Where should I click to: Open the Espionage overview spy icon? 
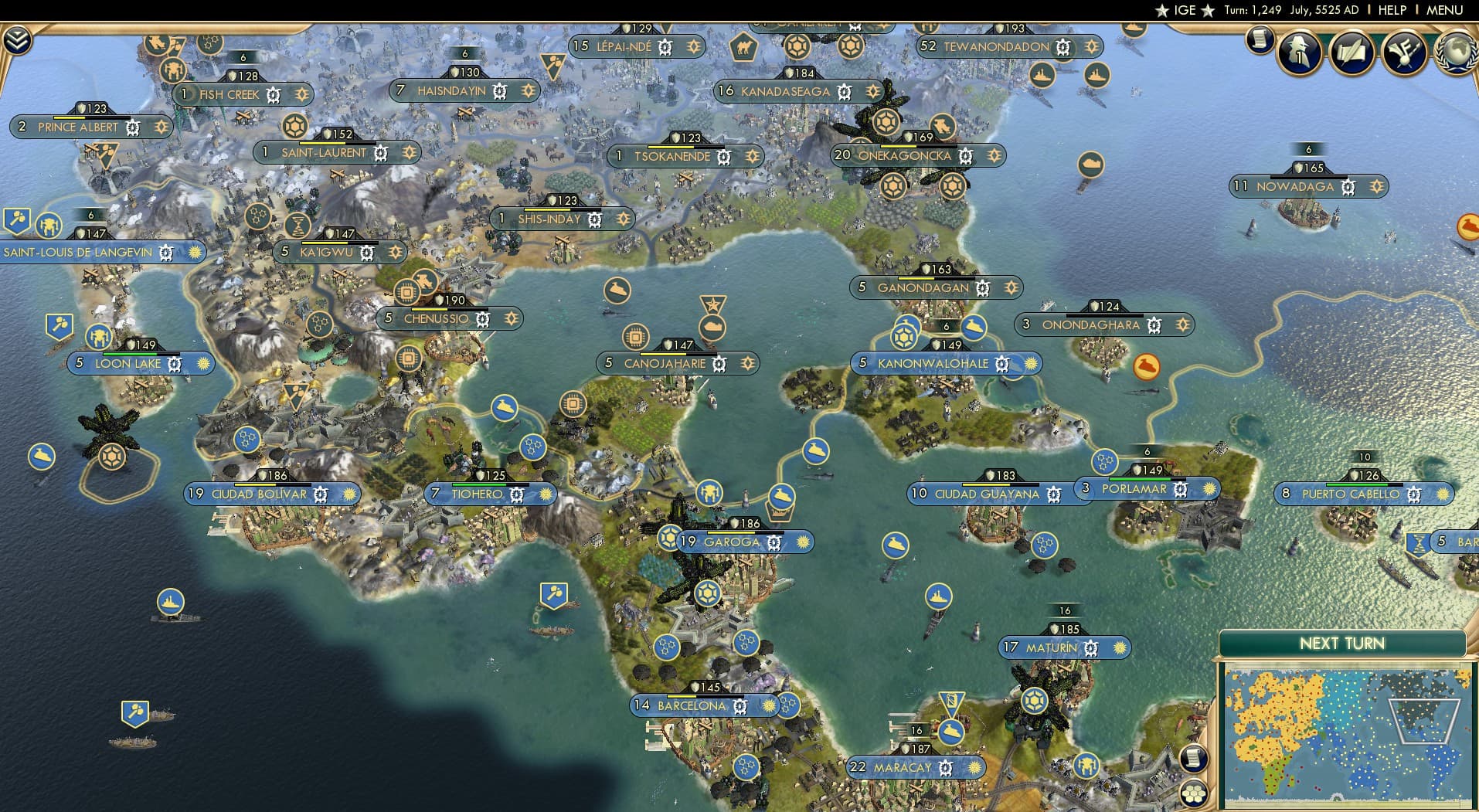[x=1300, y=53]
